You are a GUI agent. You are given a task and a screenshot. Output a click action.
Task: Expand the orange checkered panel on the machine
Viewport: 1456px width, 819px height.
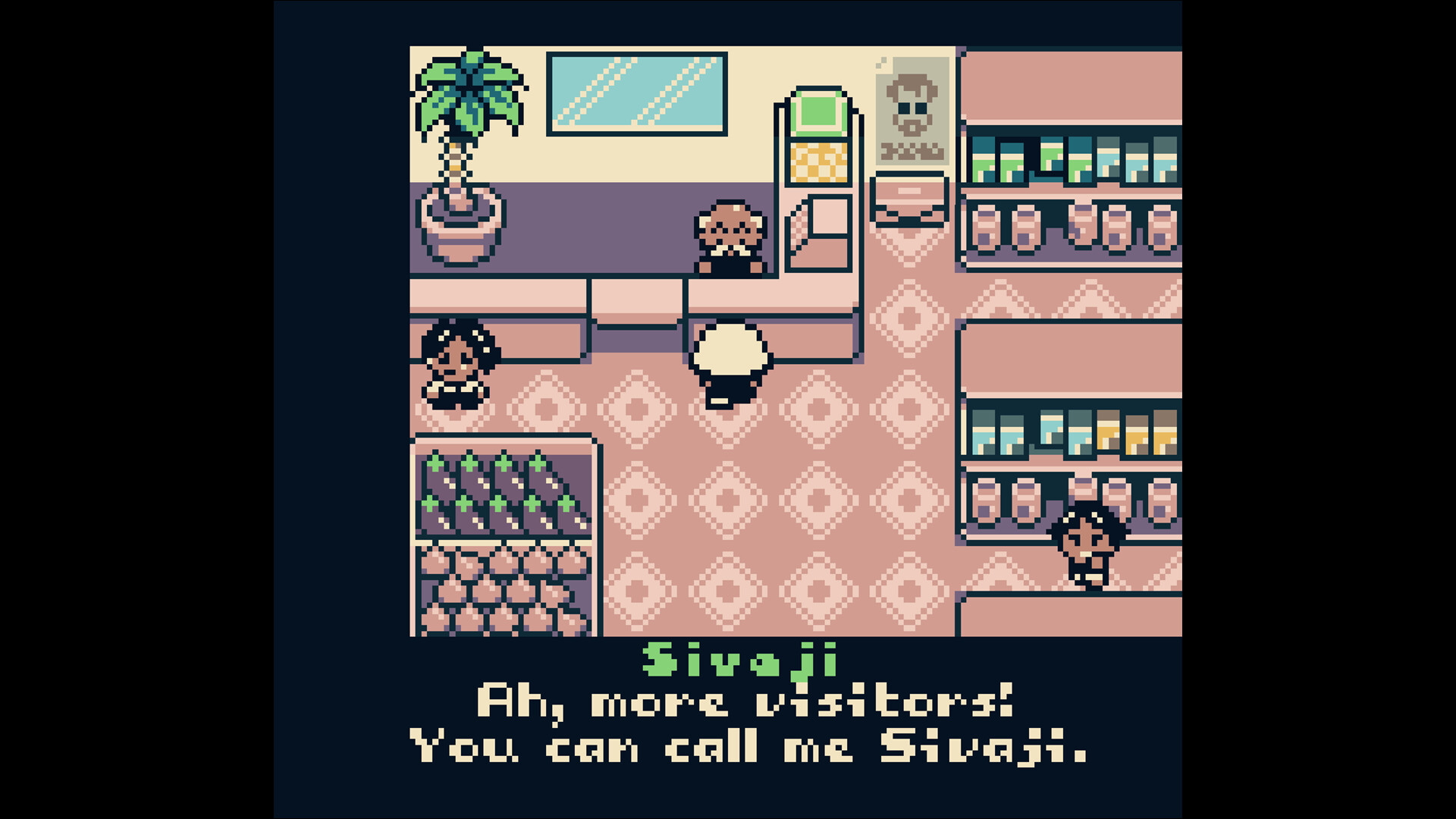click(x=817, y=163)
